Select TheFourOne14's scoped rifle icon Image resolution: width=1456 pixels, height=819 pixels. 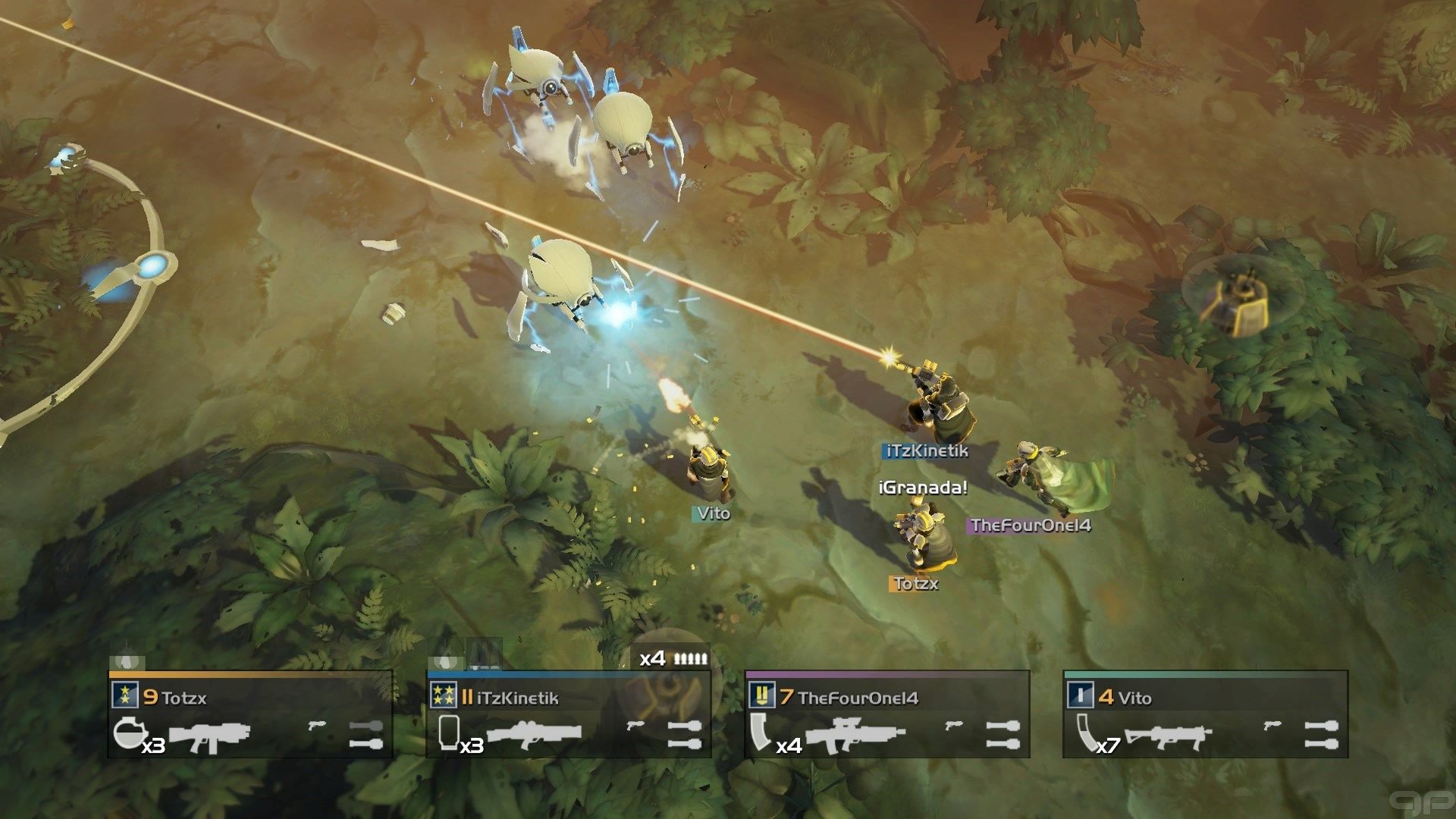pyautogui.click(x=855, y=735)
